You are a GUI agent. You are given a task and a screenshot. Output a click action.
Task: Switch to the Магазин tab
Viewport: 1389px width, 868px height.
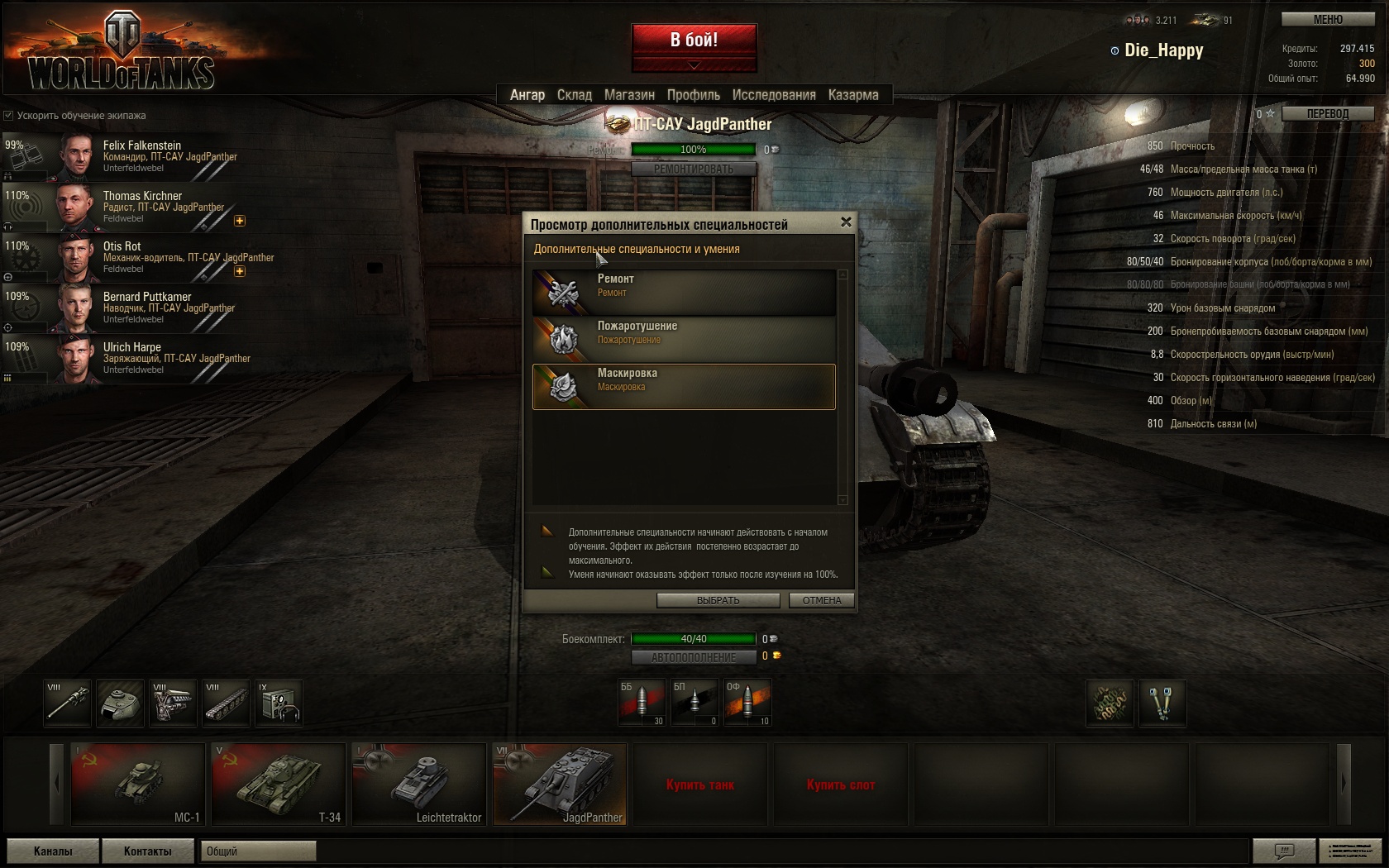(629, 95)
